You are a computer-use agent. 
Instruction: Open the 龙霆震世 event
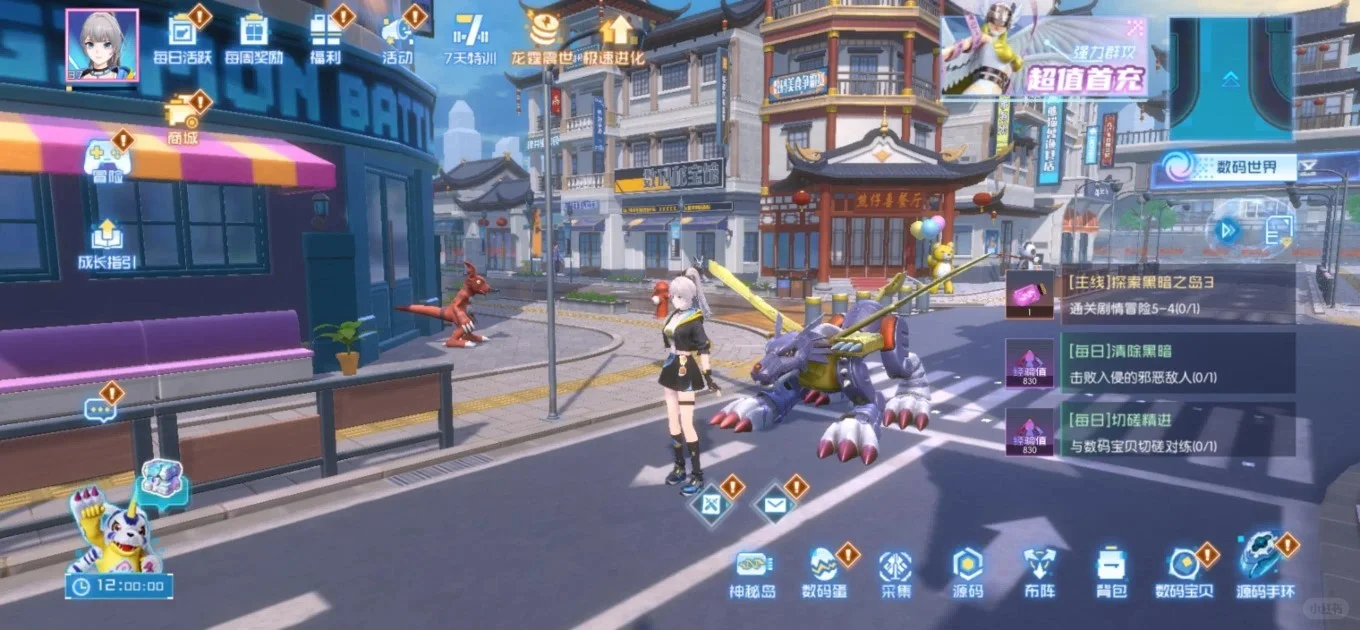click(543, 36)
